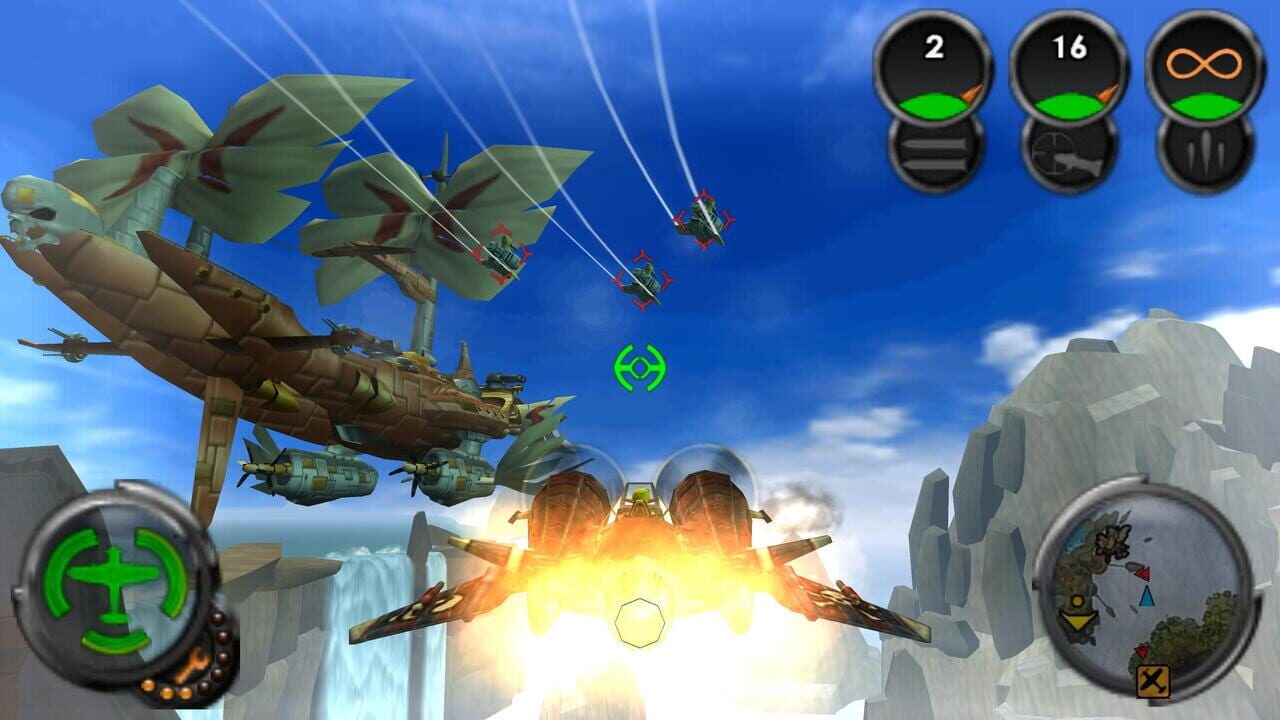The width and height of the screenshot is (1280, 720).
Task: Tap the orange wrench repair icon
Action: coord(192,664)
